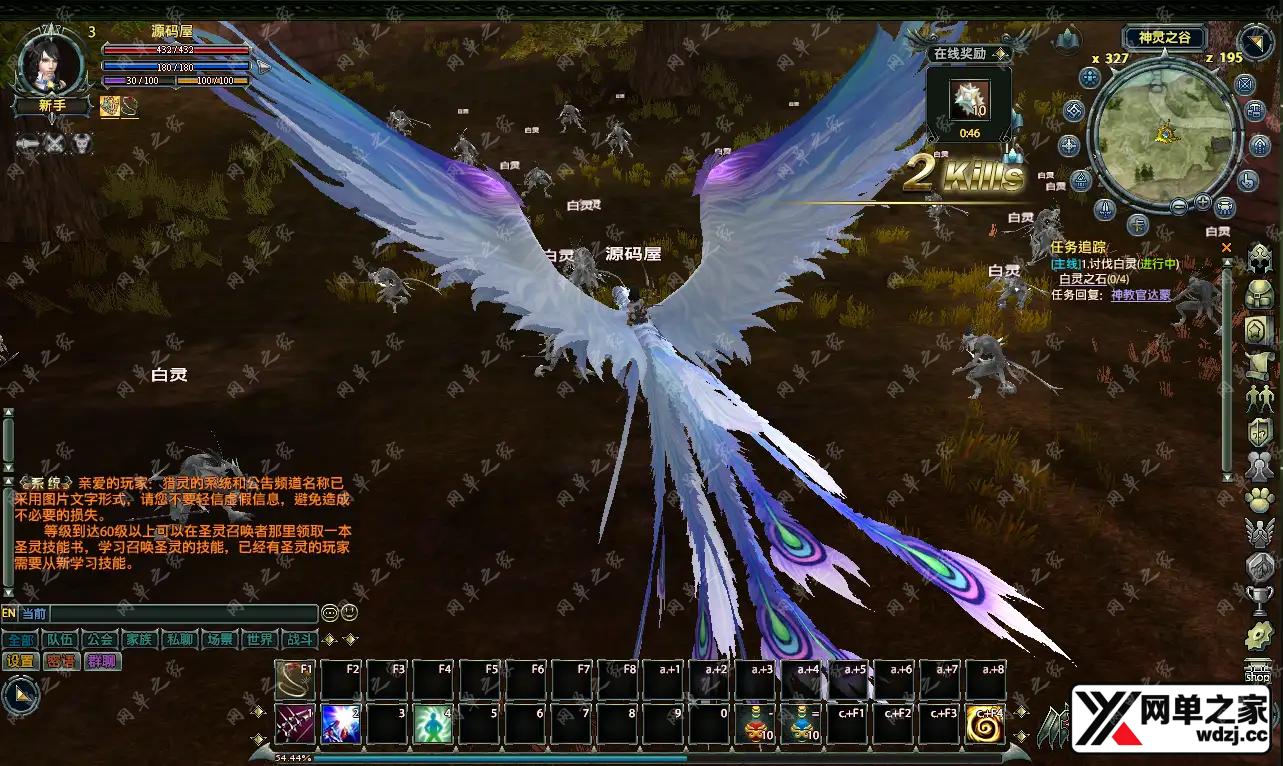Open the 神教官达蒙 quest return link
Screen dimensions: 1283x766
click(x=1140, y=295)
